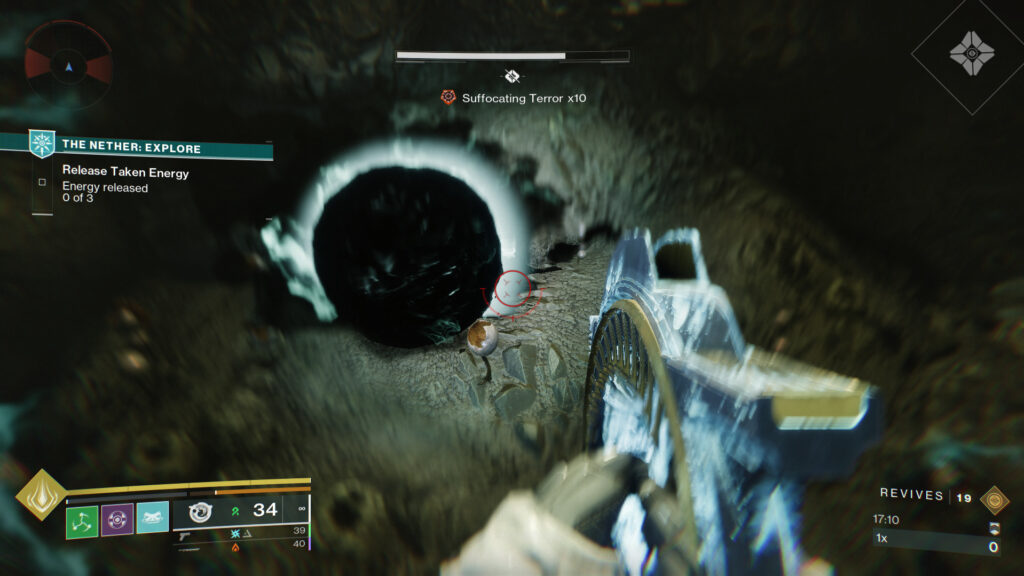Viewport: 1024px width, 576px height.
Task: Trigger the purple melee ability icon
Action: pos(117,519)
